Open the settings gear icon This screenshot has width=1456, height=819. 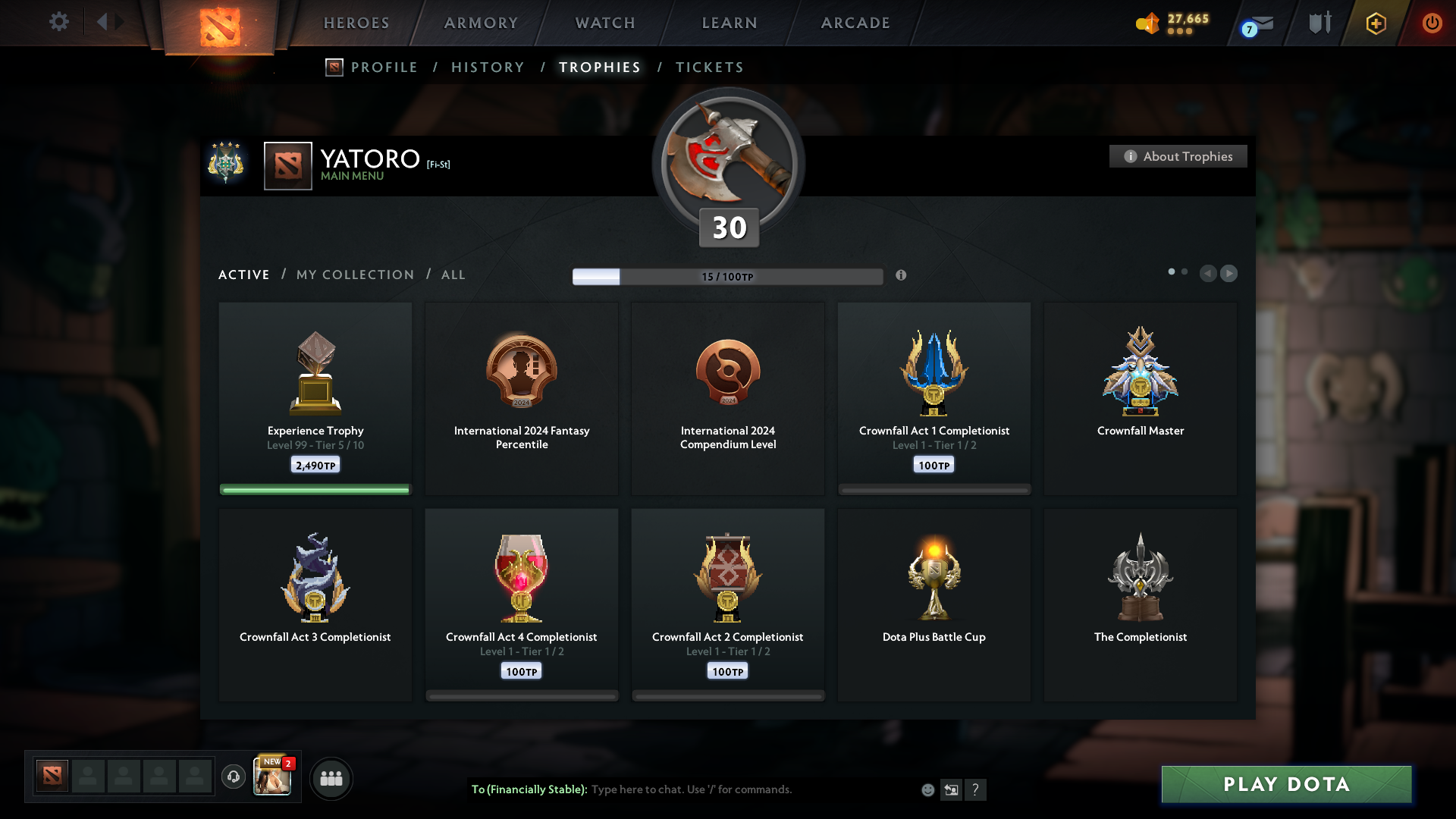(x=59, y=22)
